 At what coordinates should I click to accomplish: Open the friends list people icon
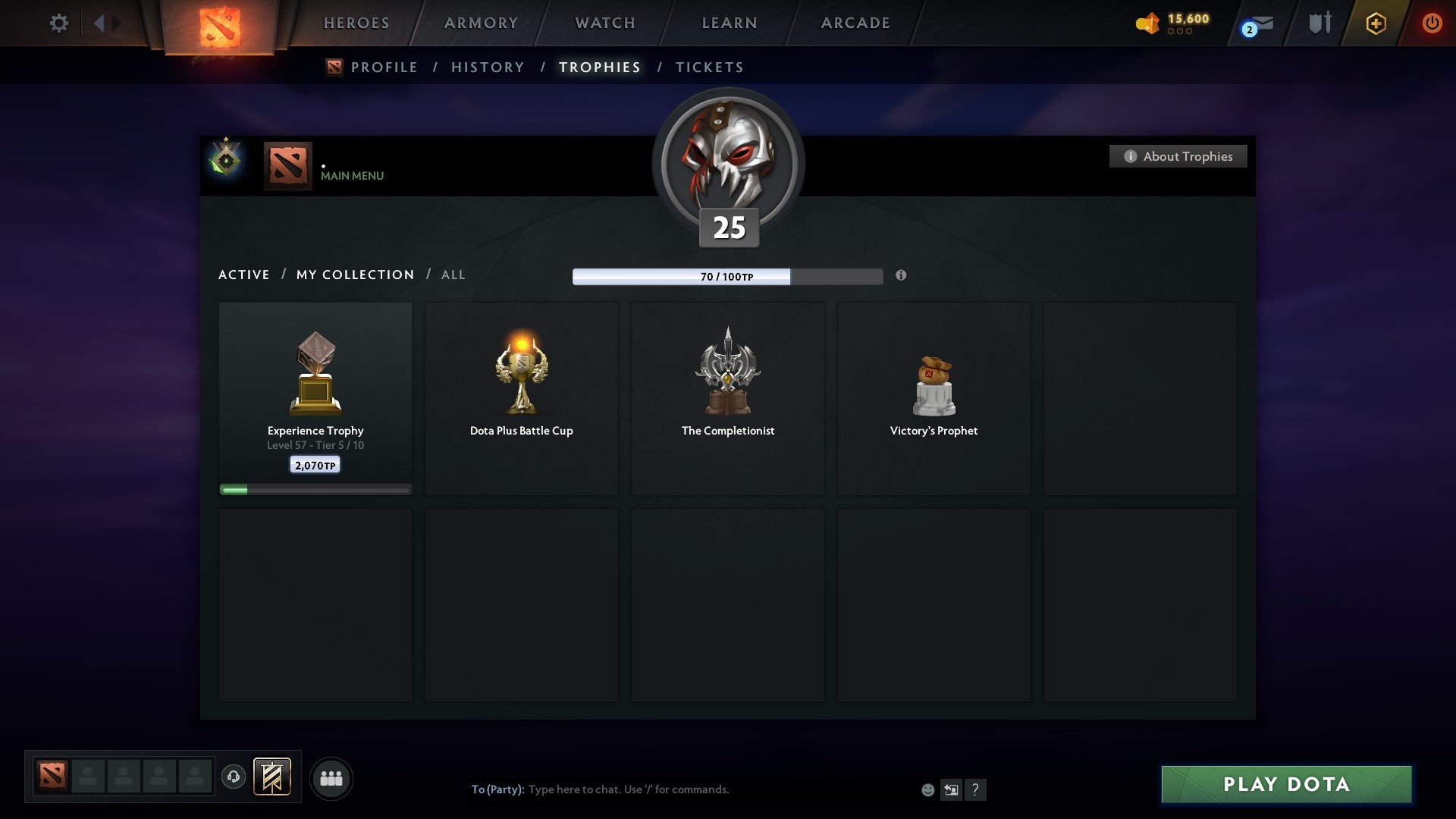pyautogui.click(x=331, y=777)
